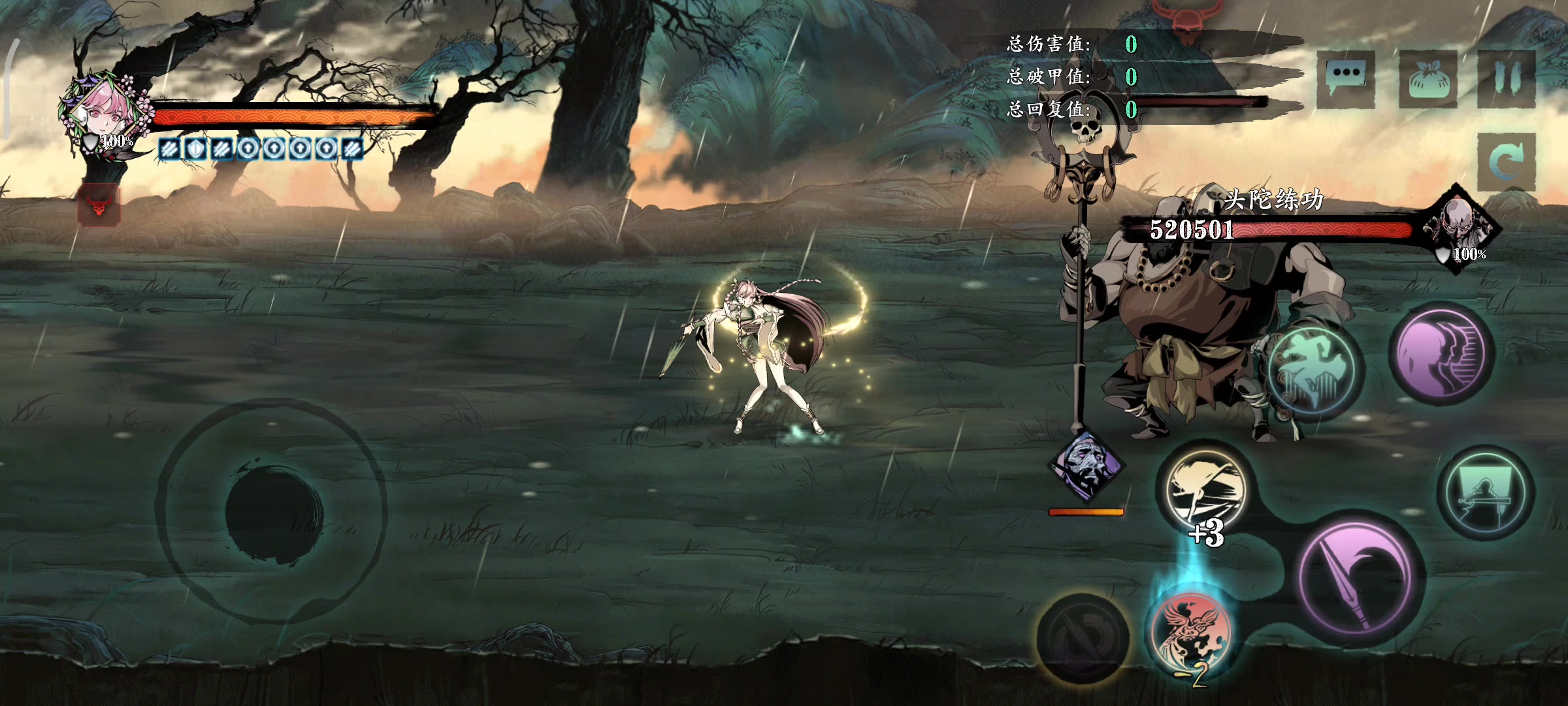Viewport: 1568px width, 706px height.
Task: Tap the dimmed crossed-out skill button
Action: point(1082,638)
